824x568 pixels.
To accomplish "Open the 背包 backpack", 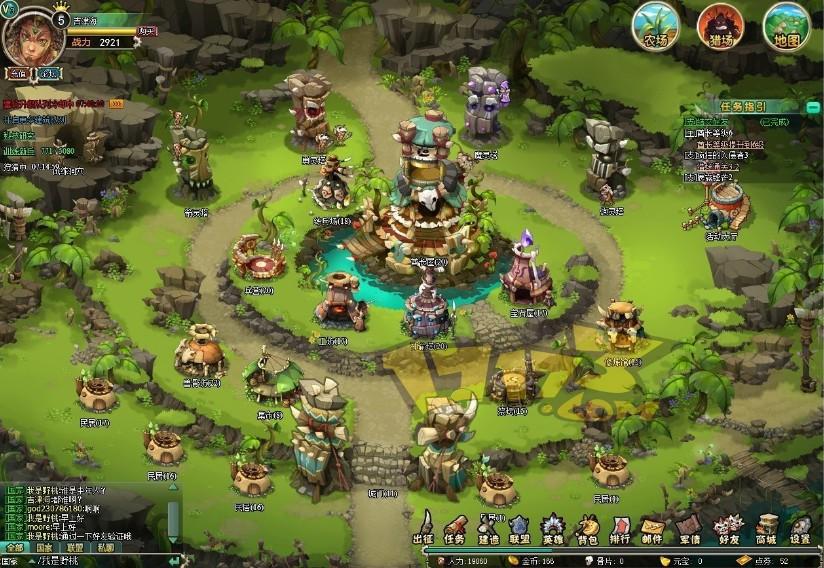I will click(x=588, y=528).
